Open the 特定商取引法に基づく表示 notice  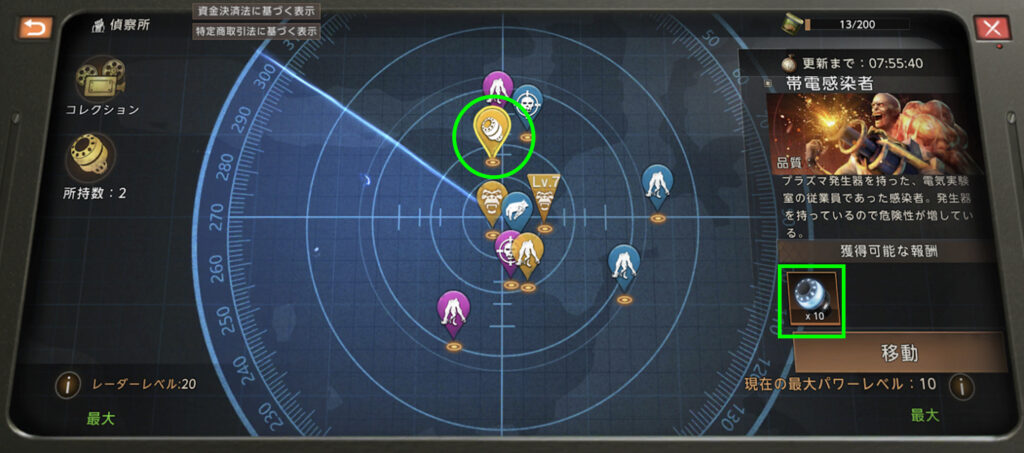[256, 31]
